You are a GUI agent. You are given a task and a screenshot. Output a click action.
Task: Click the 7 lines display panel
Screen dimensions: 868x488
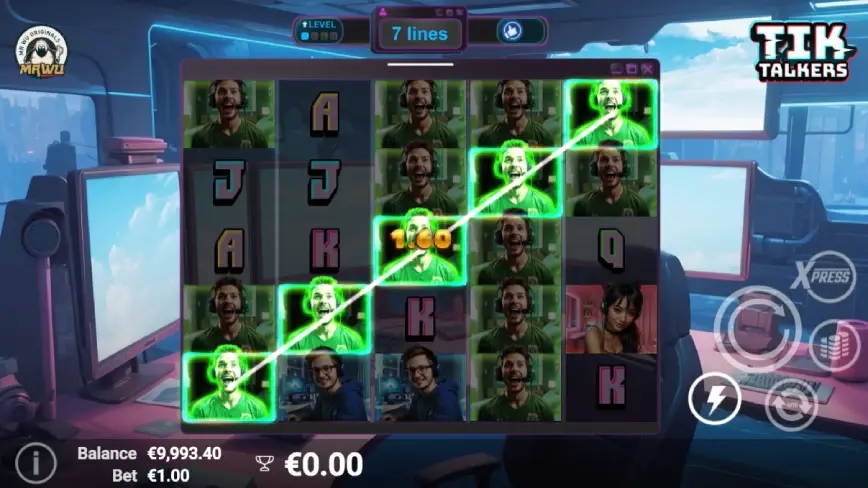click(x=419, y=33)
